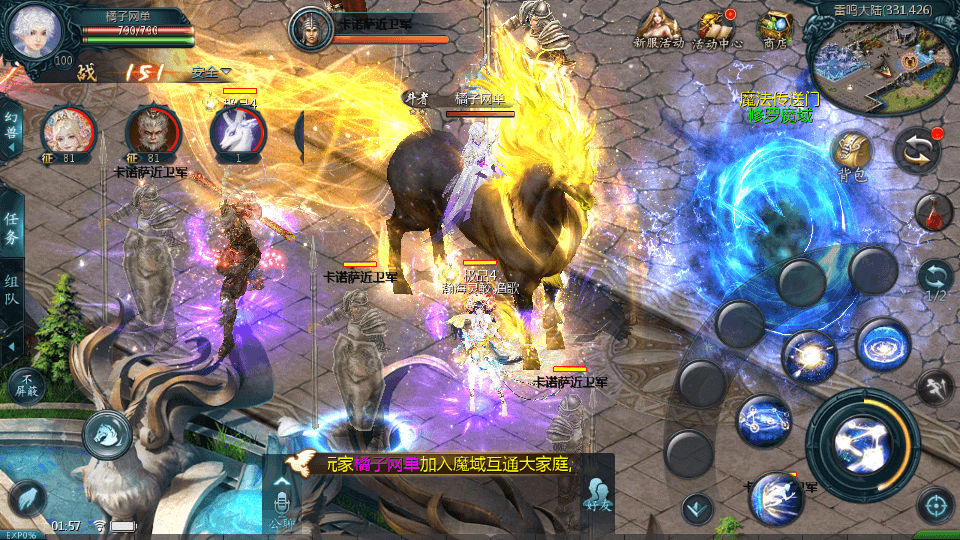Open the 背包 backpack
960x540 pixels.
coord(852,154)
